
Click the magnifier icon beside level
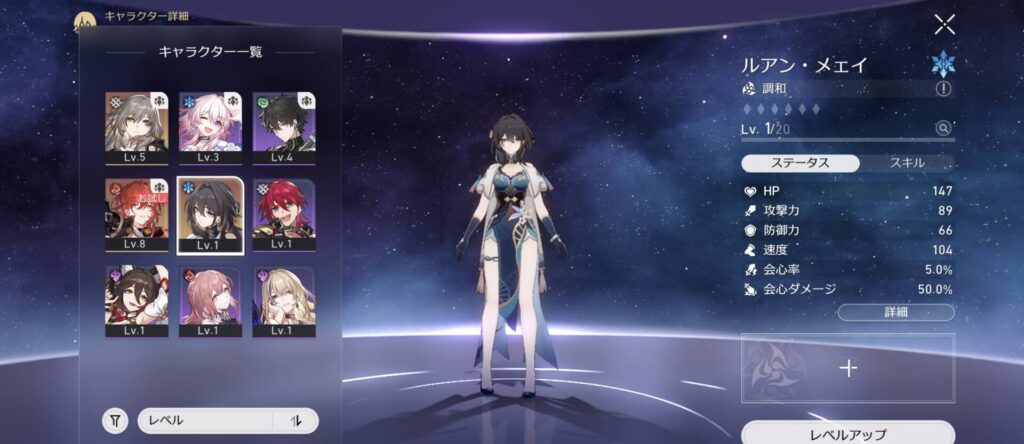(x=942, y=128)
